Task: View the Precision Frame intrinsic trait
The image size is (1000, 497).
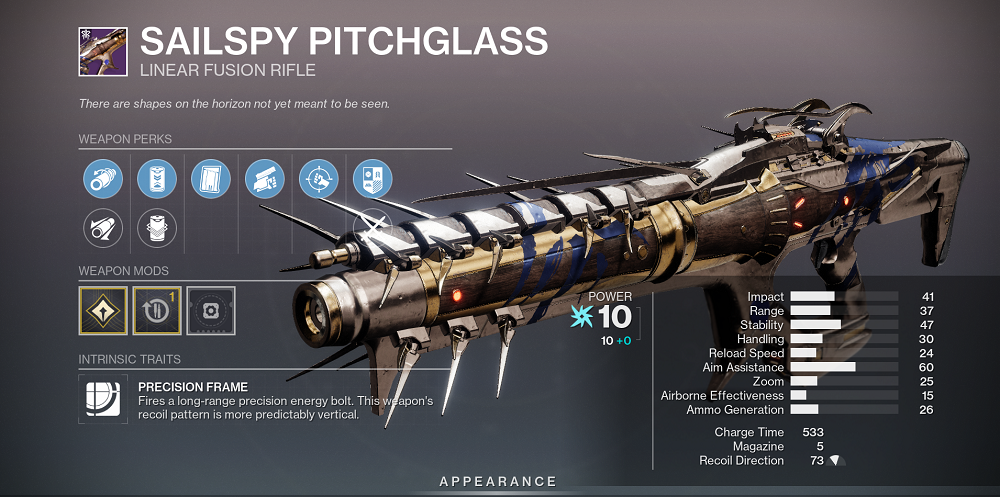Action: 102,397
